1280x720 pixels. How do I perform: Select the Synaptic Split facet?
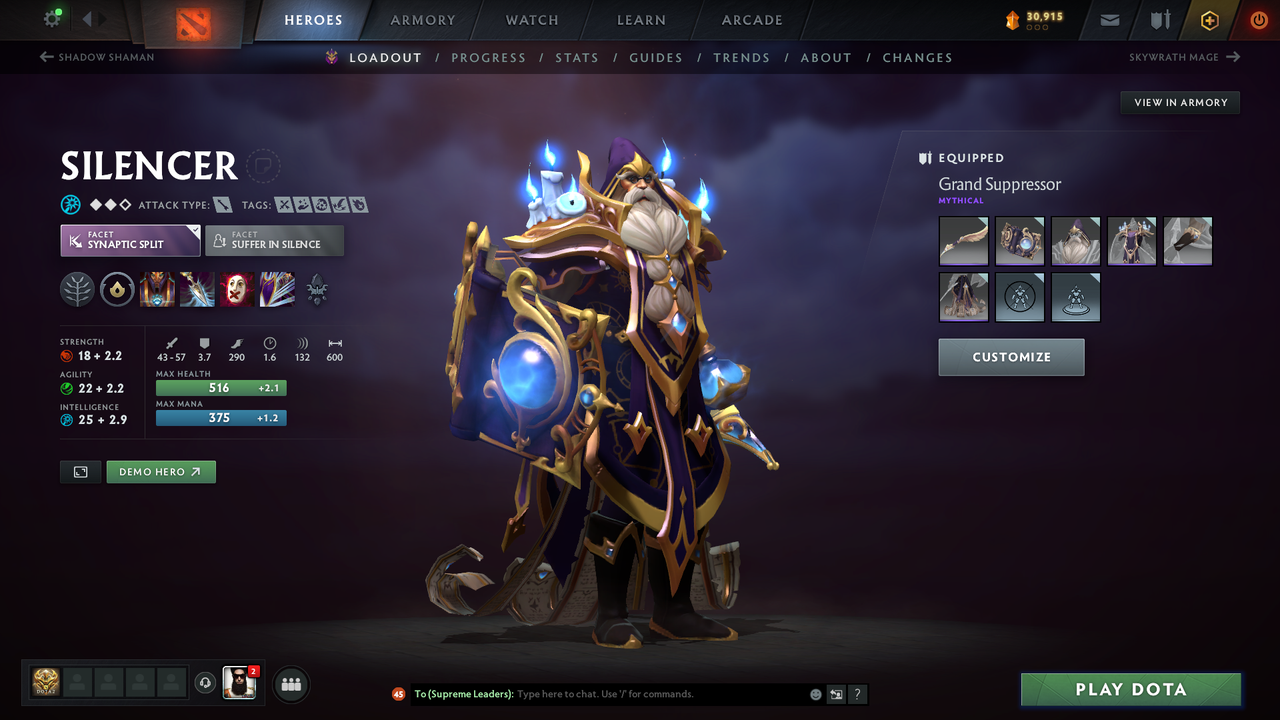click(129, 240)
